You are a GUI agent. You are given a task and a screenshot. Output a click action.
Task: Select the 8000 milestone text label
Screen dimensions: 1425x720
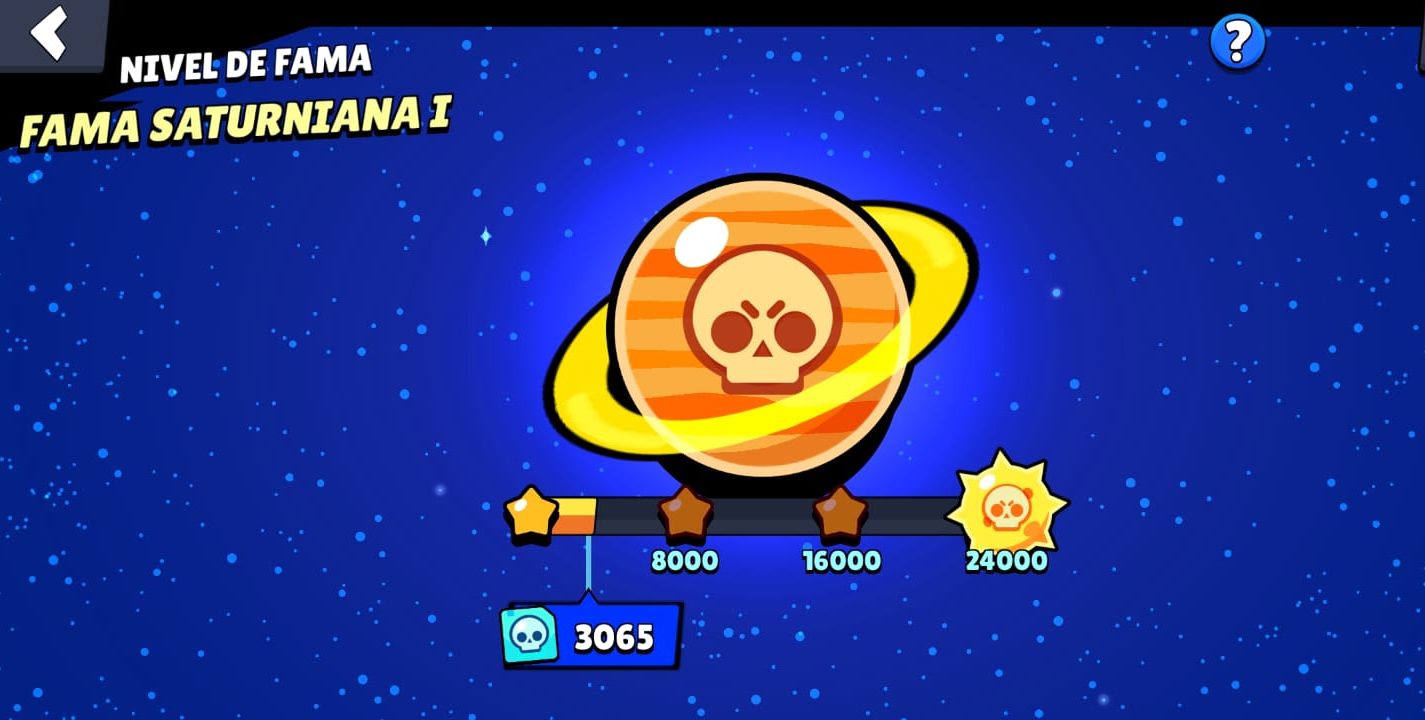(x=686, y=561)
